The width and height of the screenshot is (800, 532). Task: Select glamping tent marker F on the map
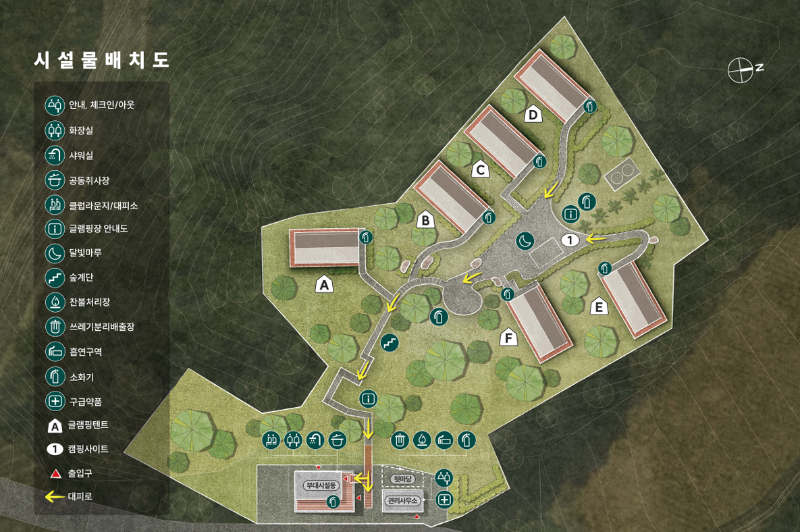click(508, 339)
